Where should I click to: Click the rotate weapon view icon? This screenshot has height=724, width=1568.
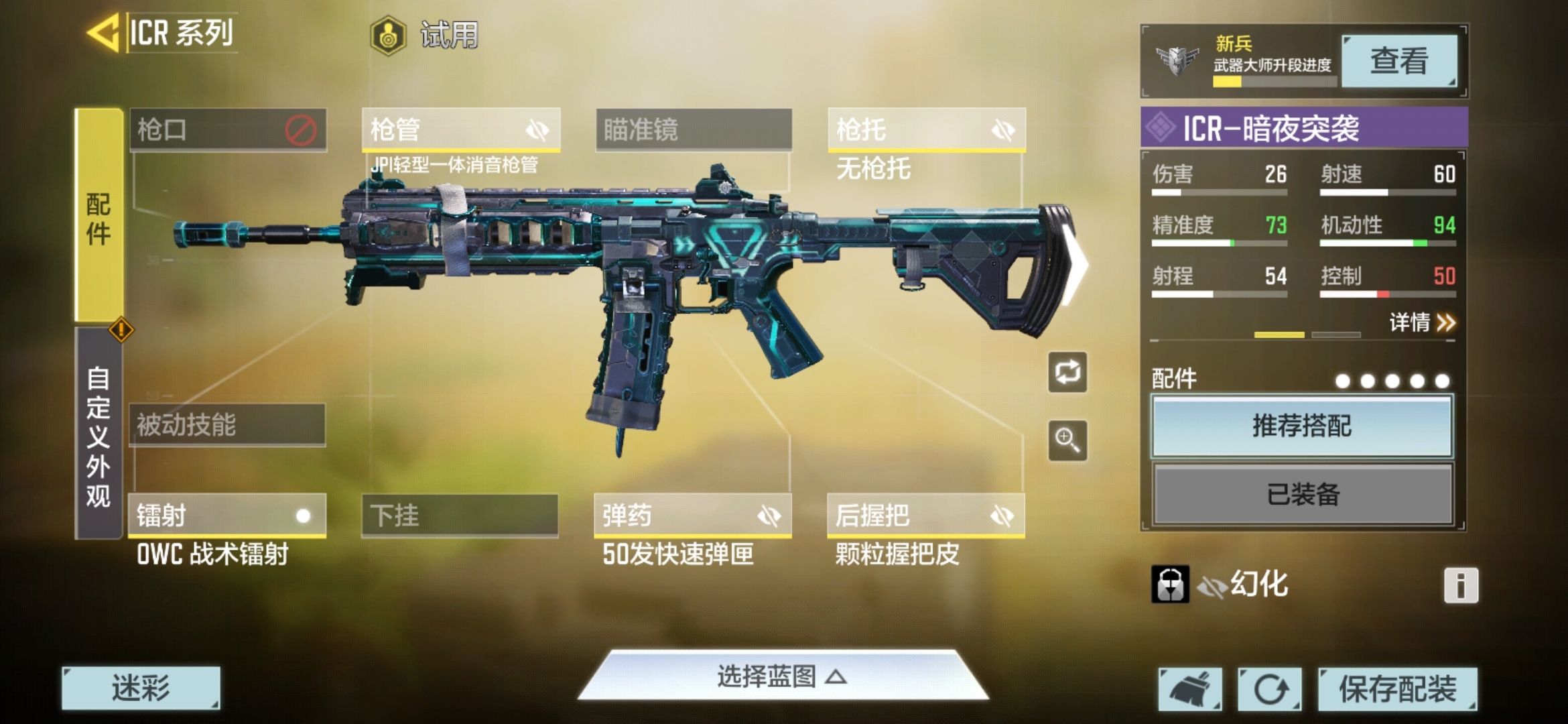click(1067, 372)
